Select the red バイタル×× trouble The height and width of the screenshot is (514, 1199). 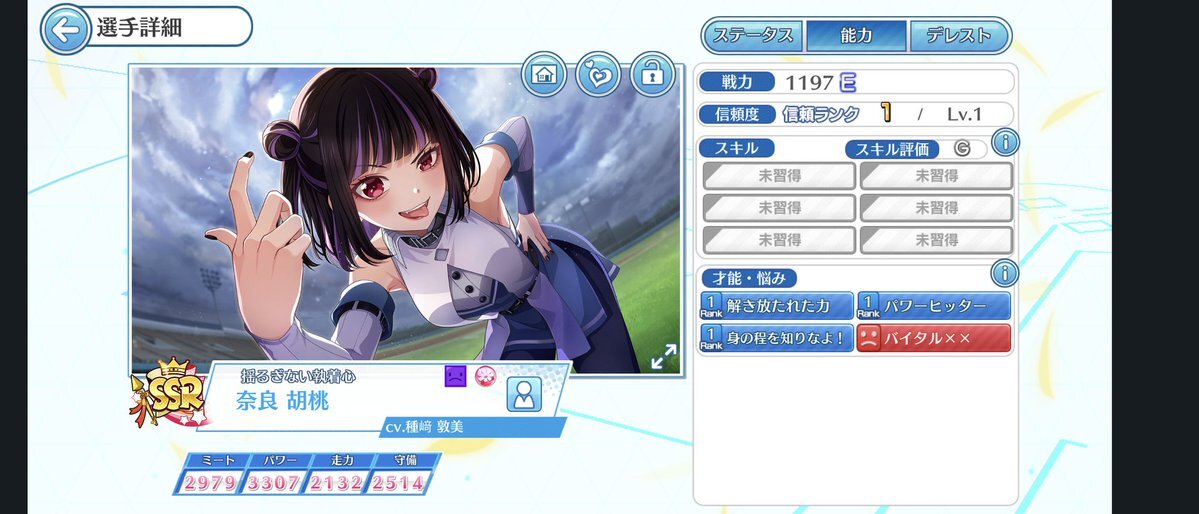click(934, 338)
